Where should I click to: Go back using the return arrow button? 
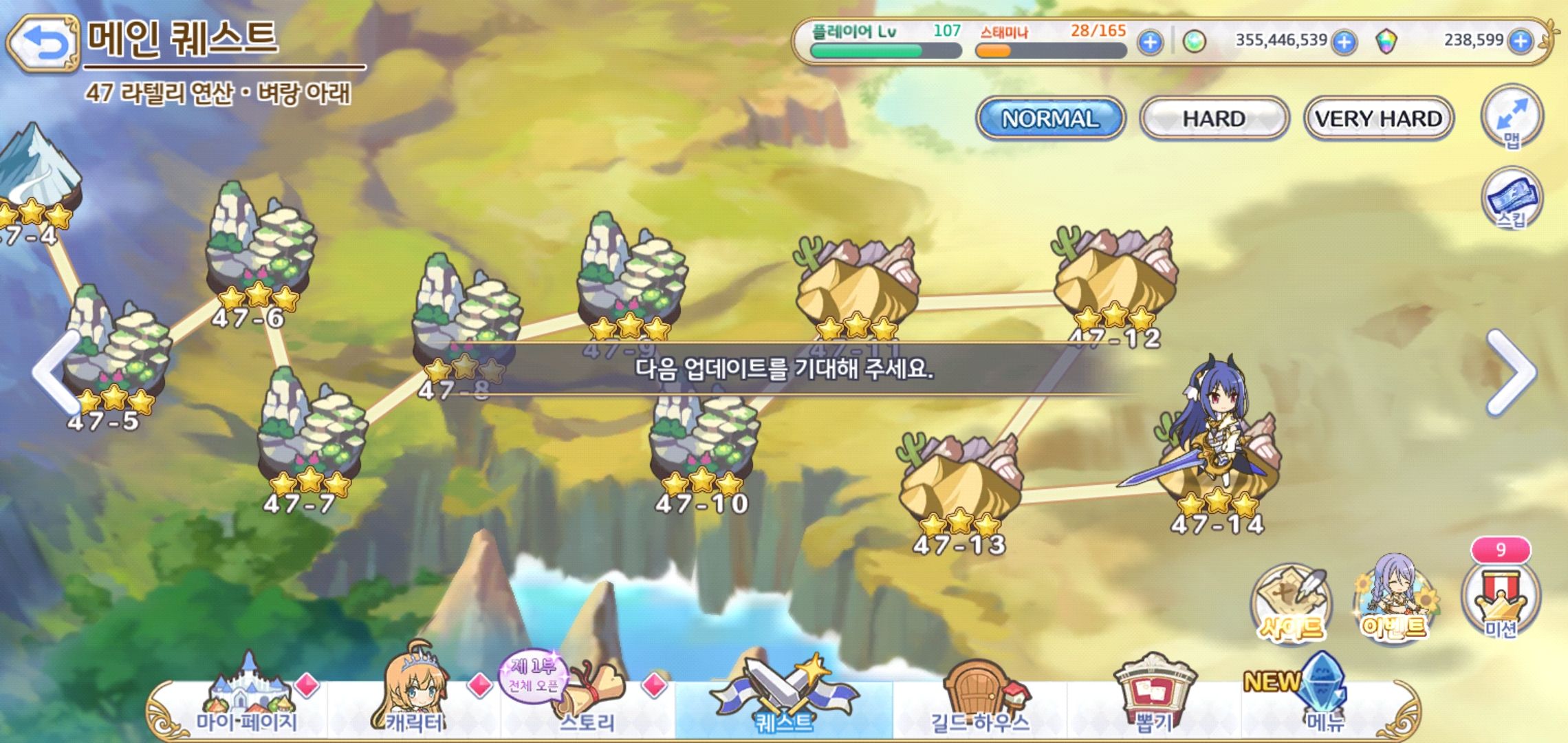pos(43,44)
